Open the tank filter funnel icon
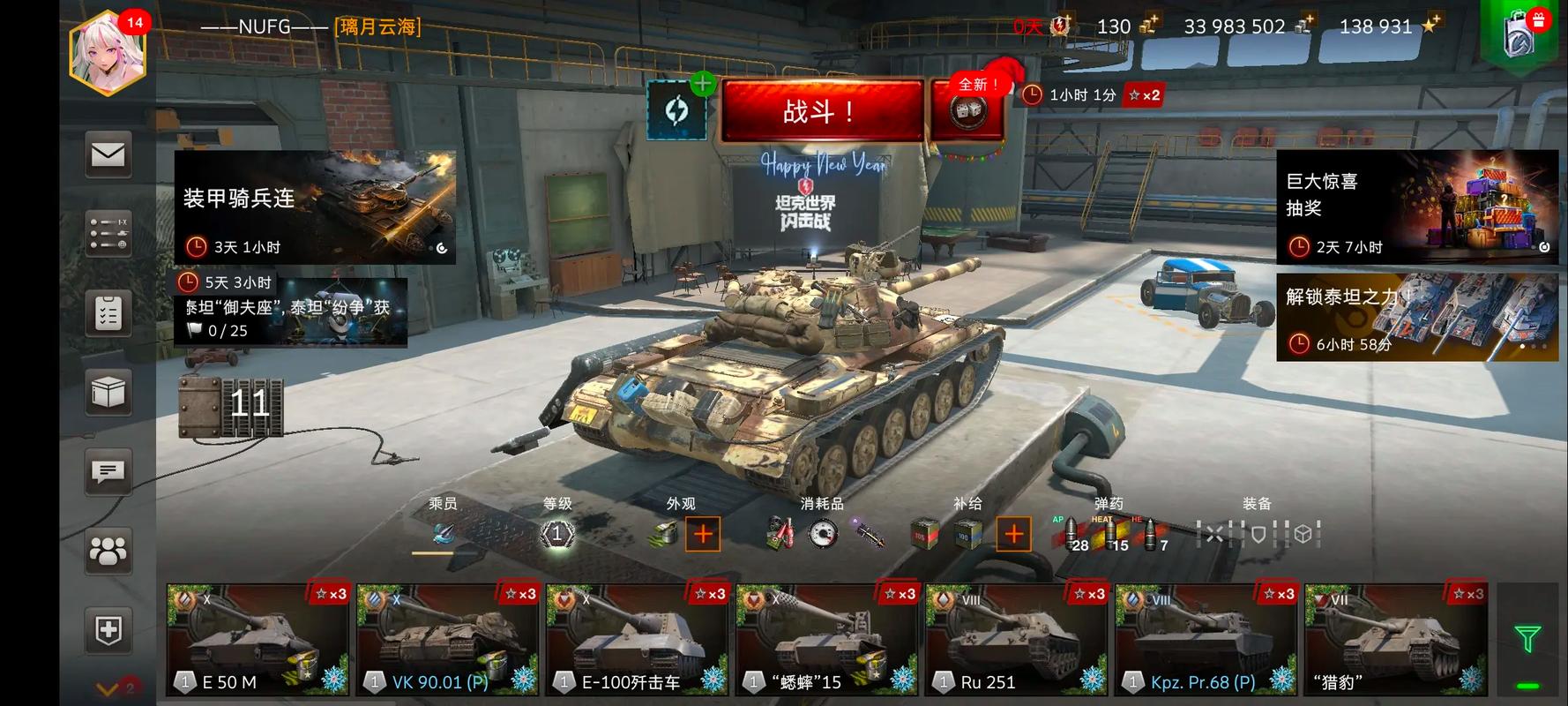 [x=1527, y=638]
